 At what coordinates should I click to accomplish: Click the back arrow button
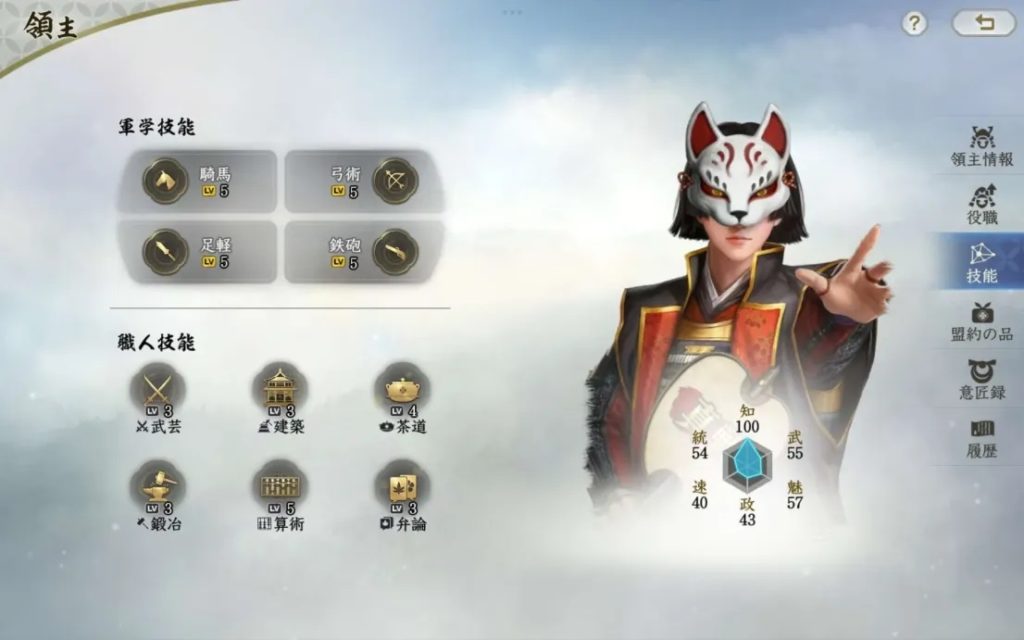[983, 24]
